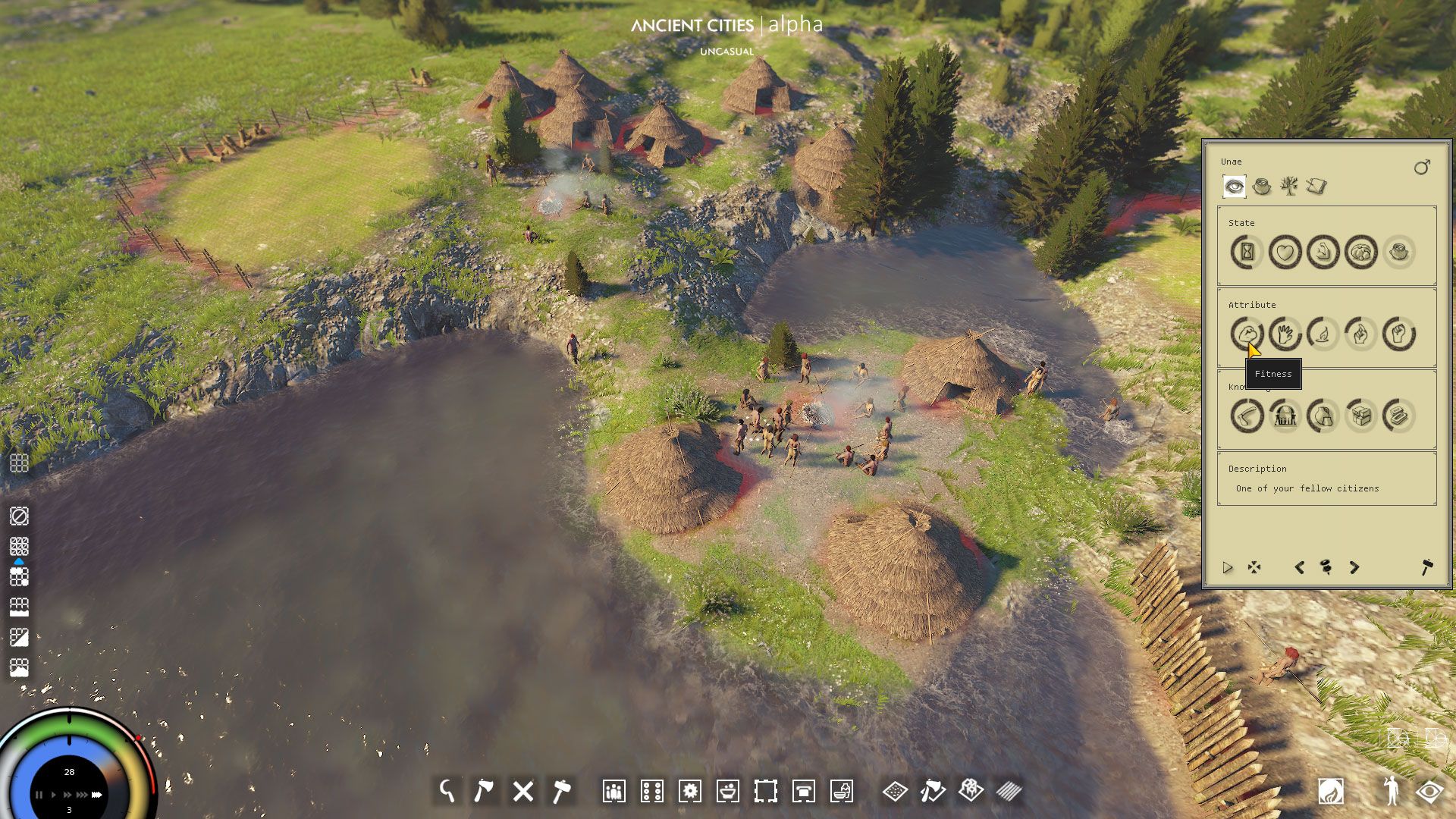Select the sickle tool in bottom toolbar
The height and width of the screenshot is (819, 1456).
(447, 791)
